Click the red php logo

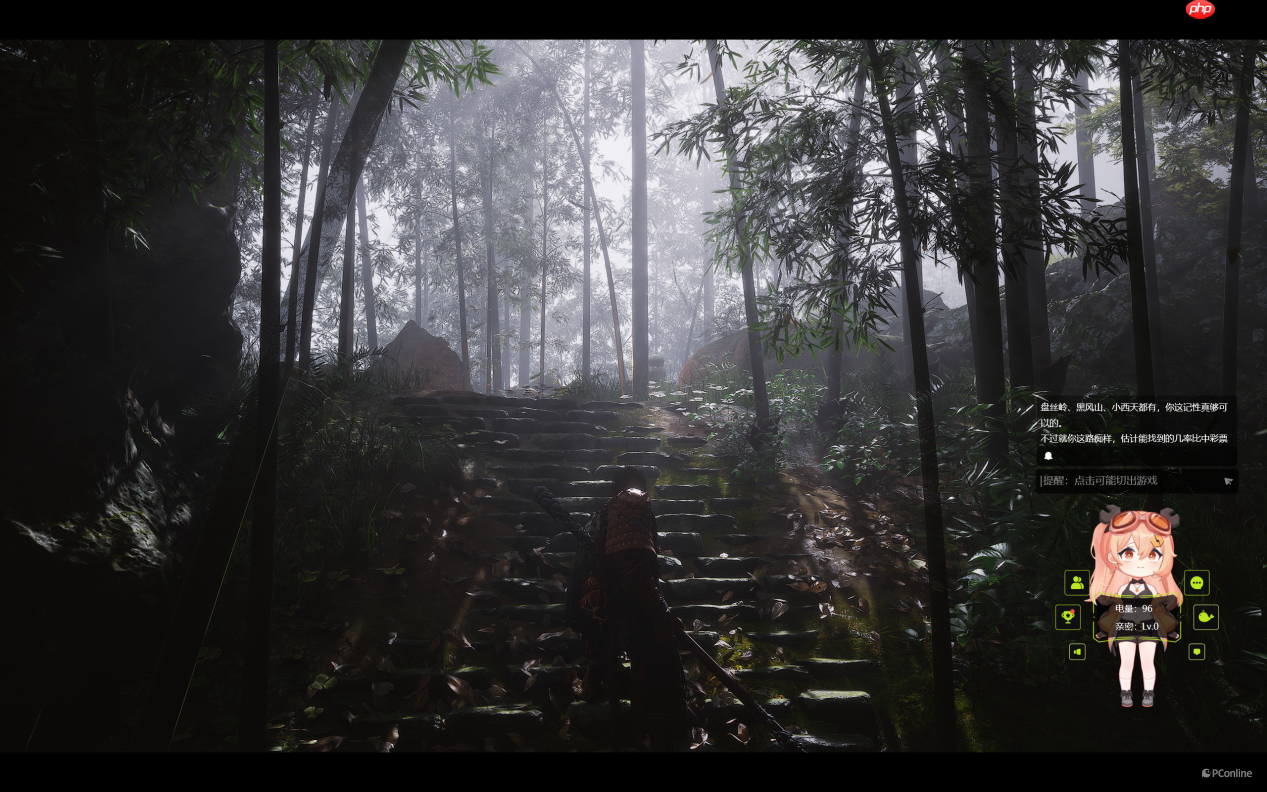[x=1200, y=10]
